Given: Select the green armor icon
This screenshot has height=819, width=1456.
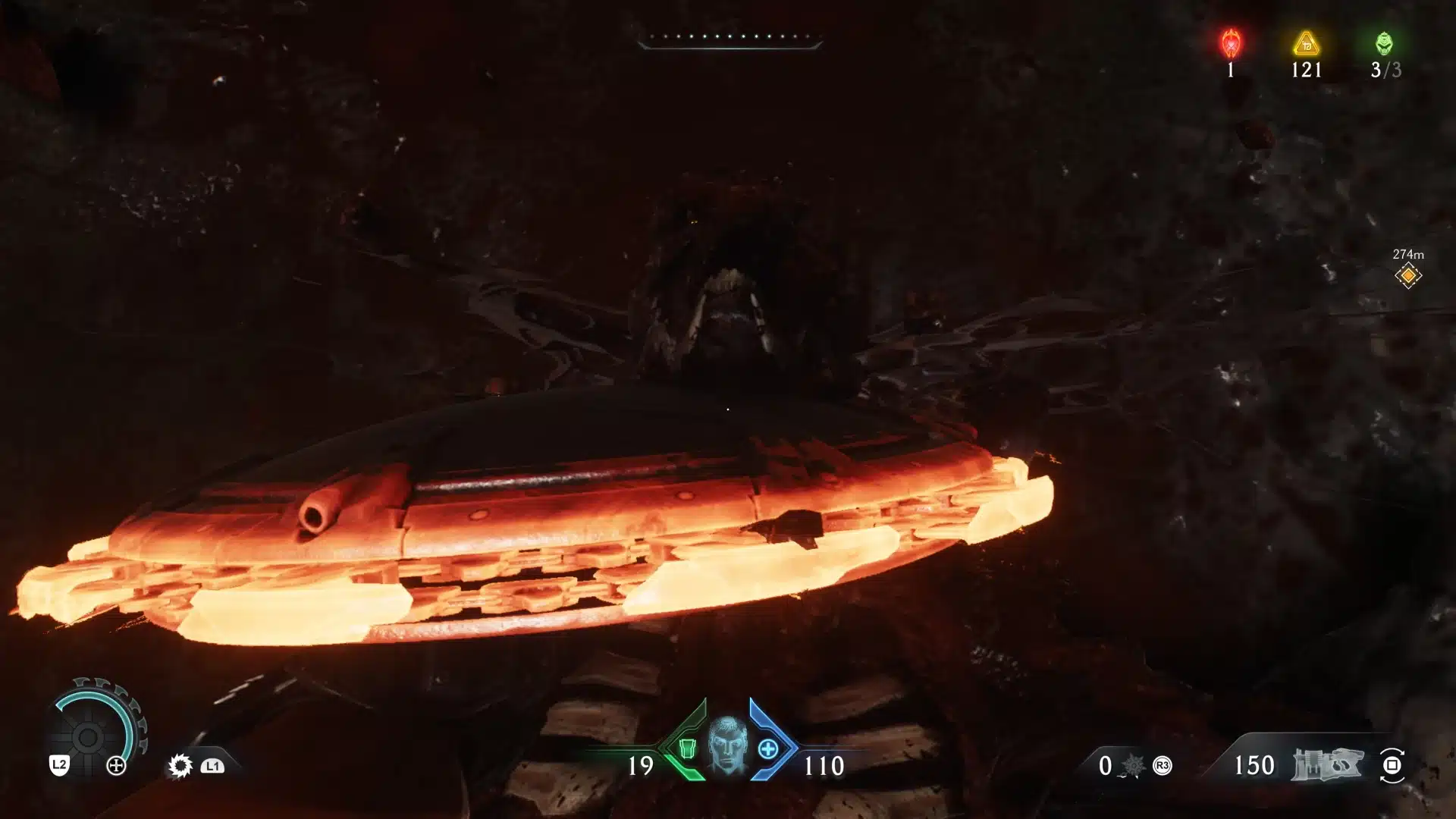Looking at the screenshot, I should 686,748.
